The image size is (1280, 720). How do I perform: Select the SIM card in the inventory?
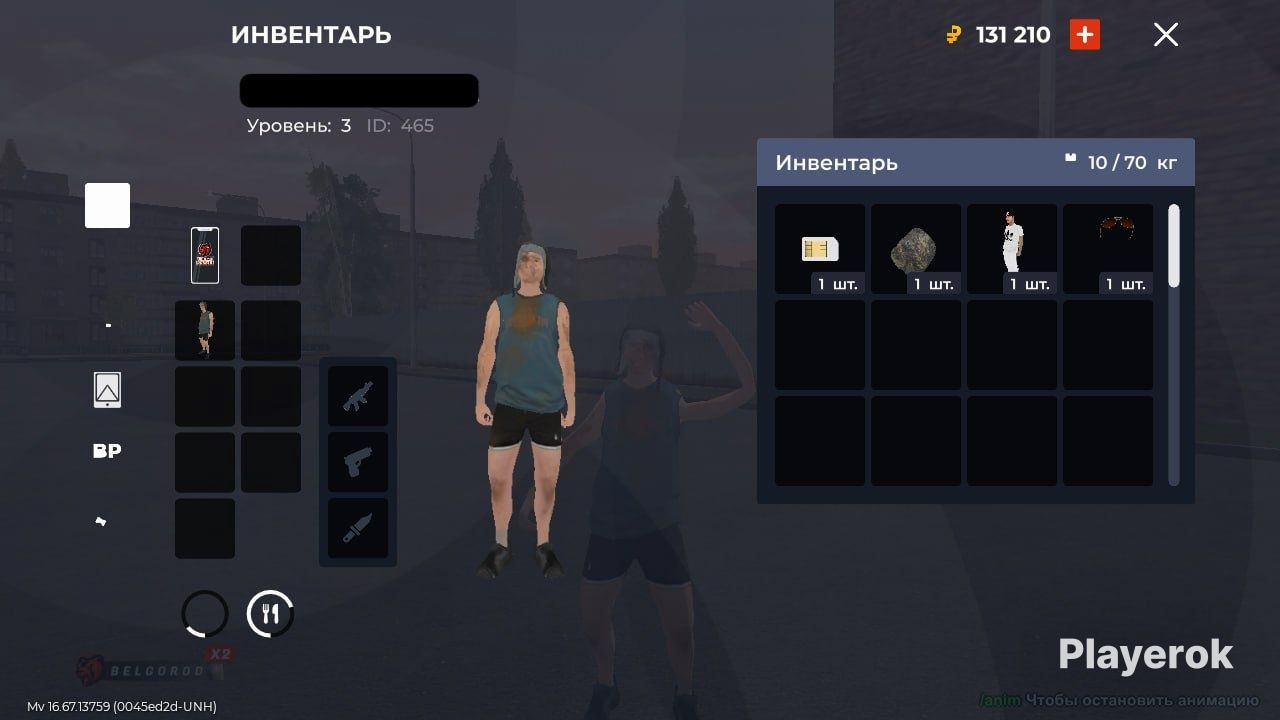820,249
